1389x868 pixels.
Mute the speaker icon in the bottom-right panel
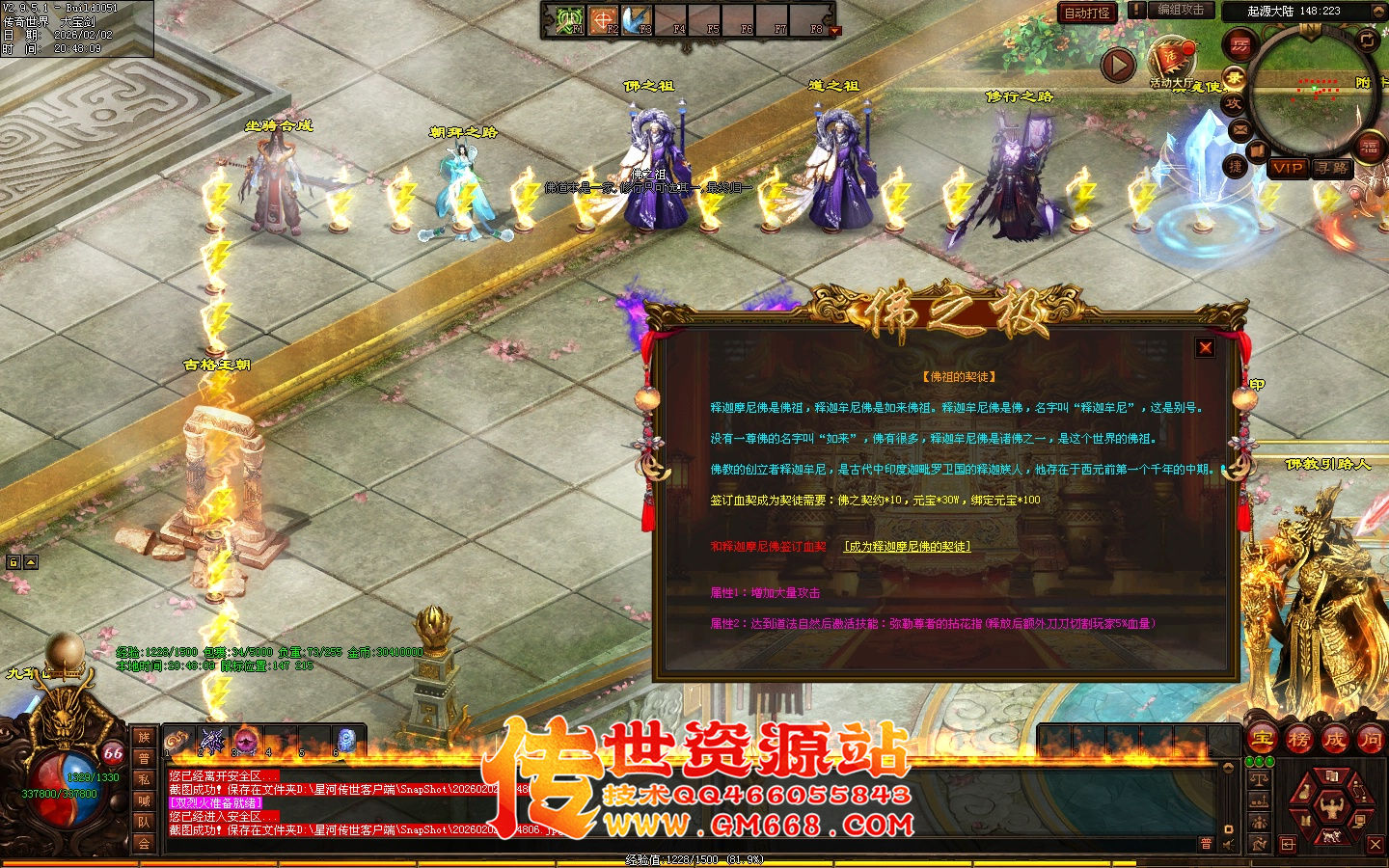tap(1229, 844)
